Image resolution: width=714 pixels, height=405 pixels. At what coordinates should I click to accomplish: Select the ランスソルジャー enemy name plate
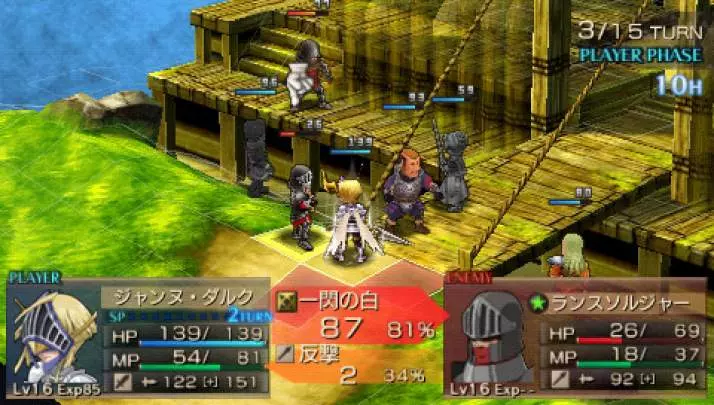624,301
